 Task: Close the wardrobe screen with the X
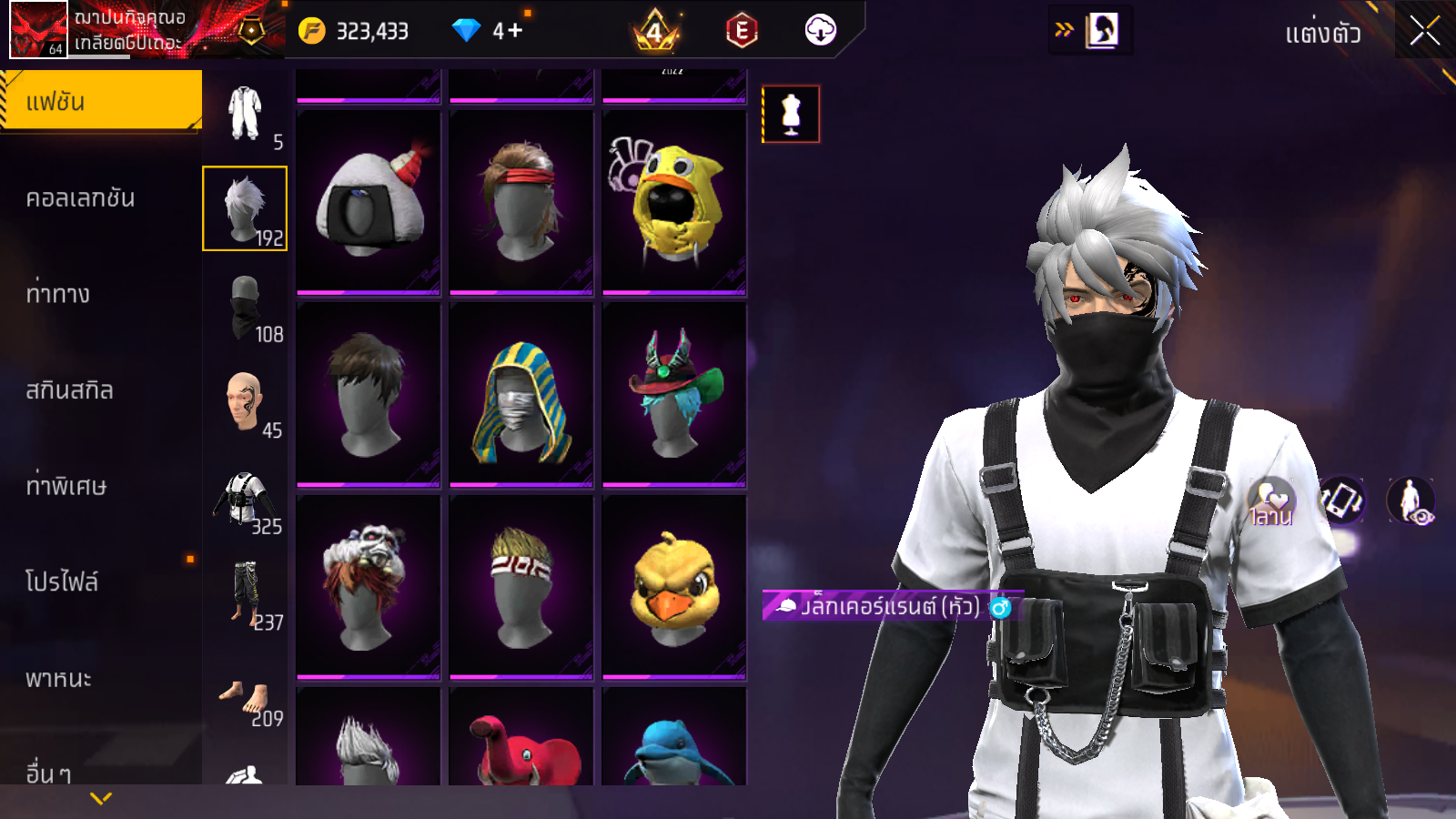click(x=1424, y=32)
